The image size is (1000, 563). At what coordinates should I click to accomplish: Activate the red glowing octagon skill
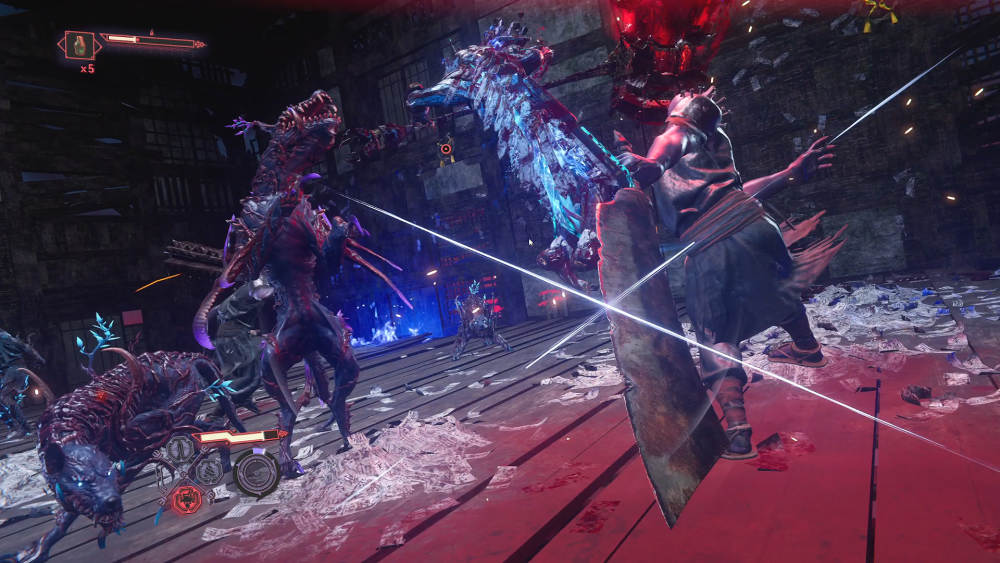(x=185, y=497)
